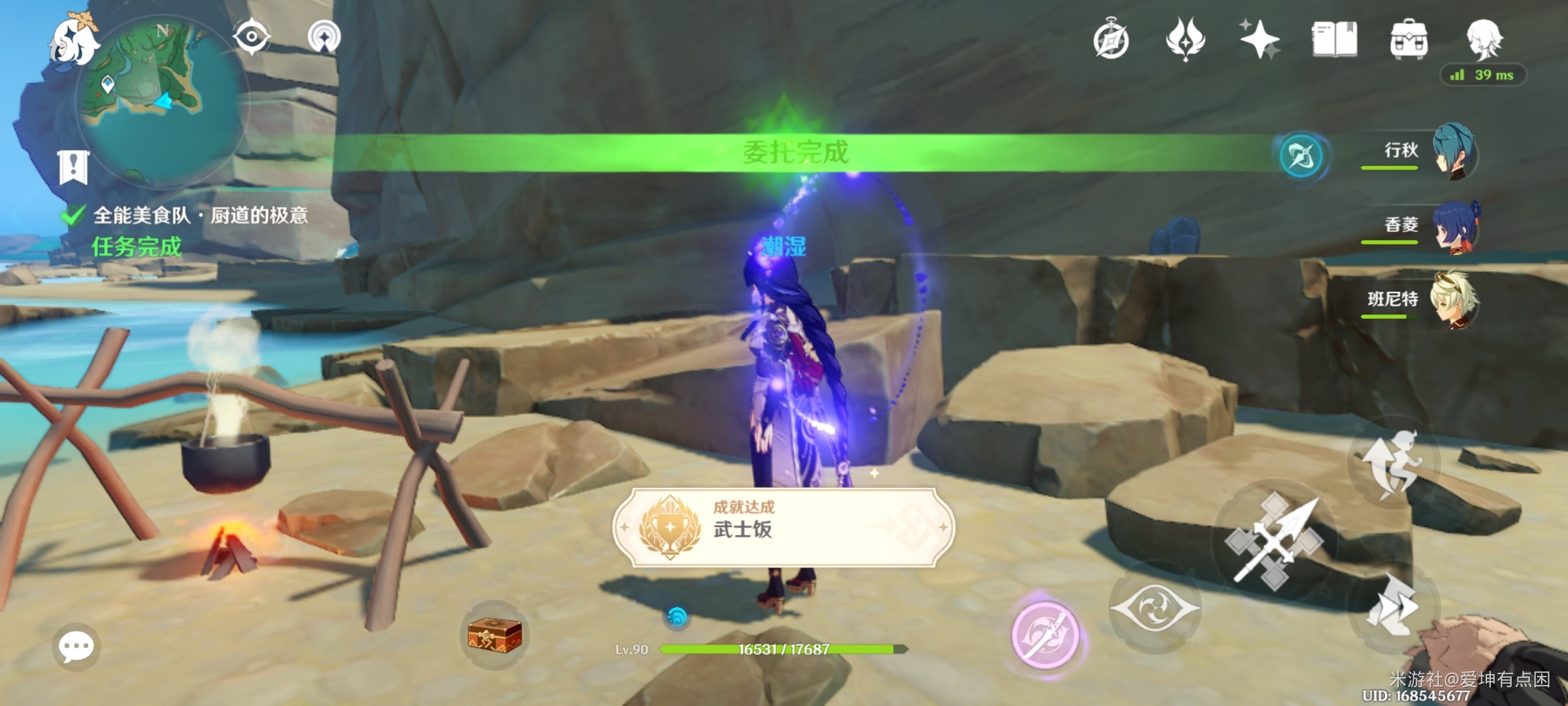Use the elemental skill eye button
This screenshot has width=1568, height=706.
[x=1155, y=608]
